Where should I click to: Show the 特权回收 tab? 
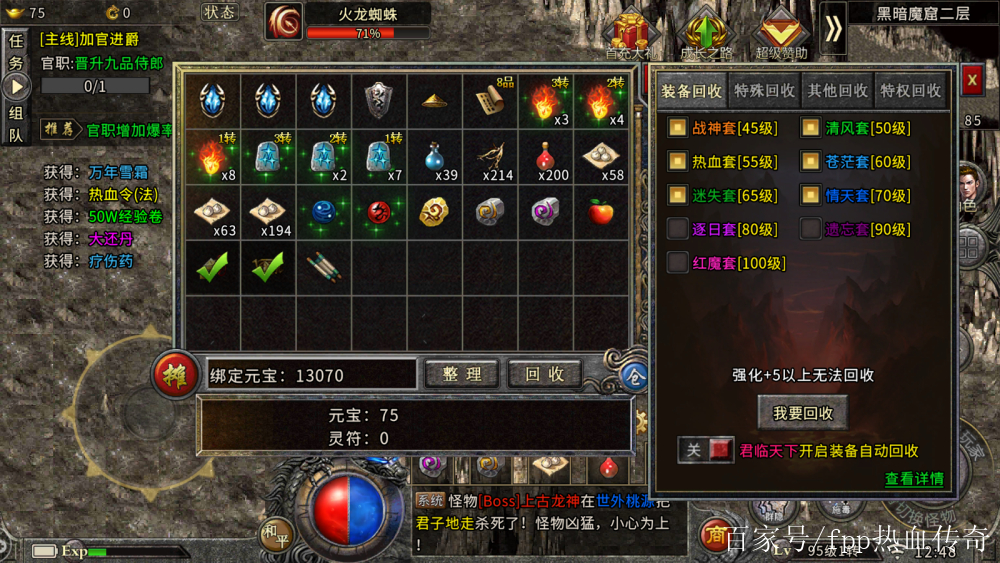911,91
